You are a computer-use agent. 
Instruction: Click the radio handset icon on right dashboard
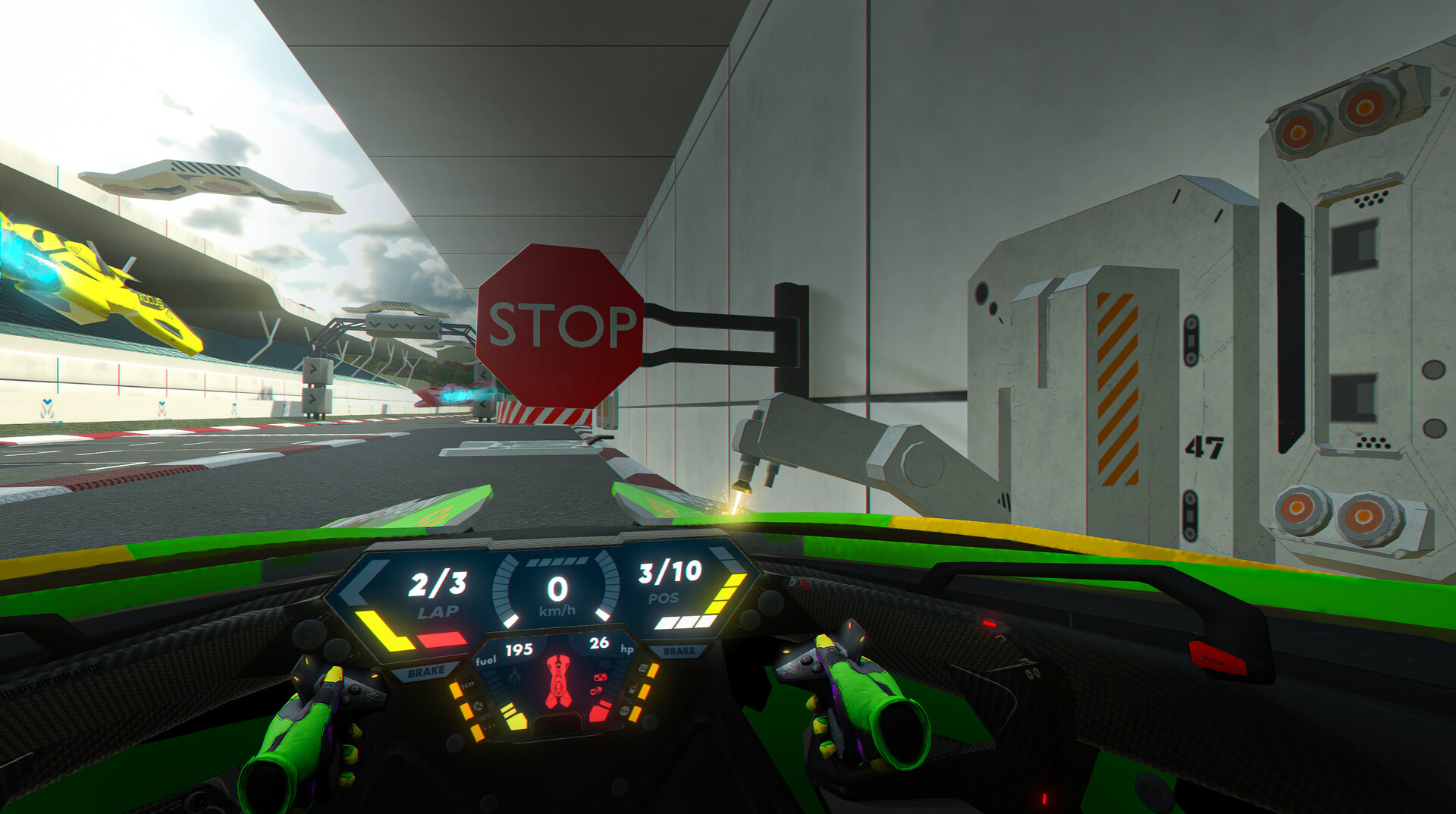[633, 689]
